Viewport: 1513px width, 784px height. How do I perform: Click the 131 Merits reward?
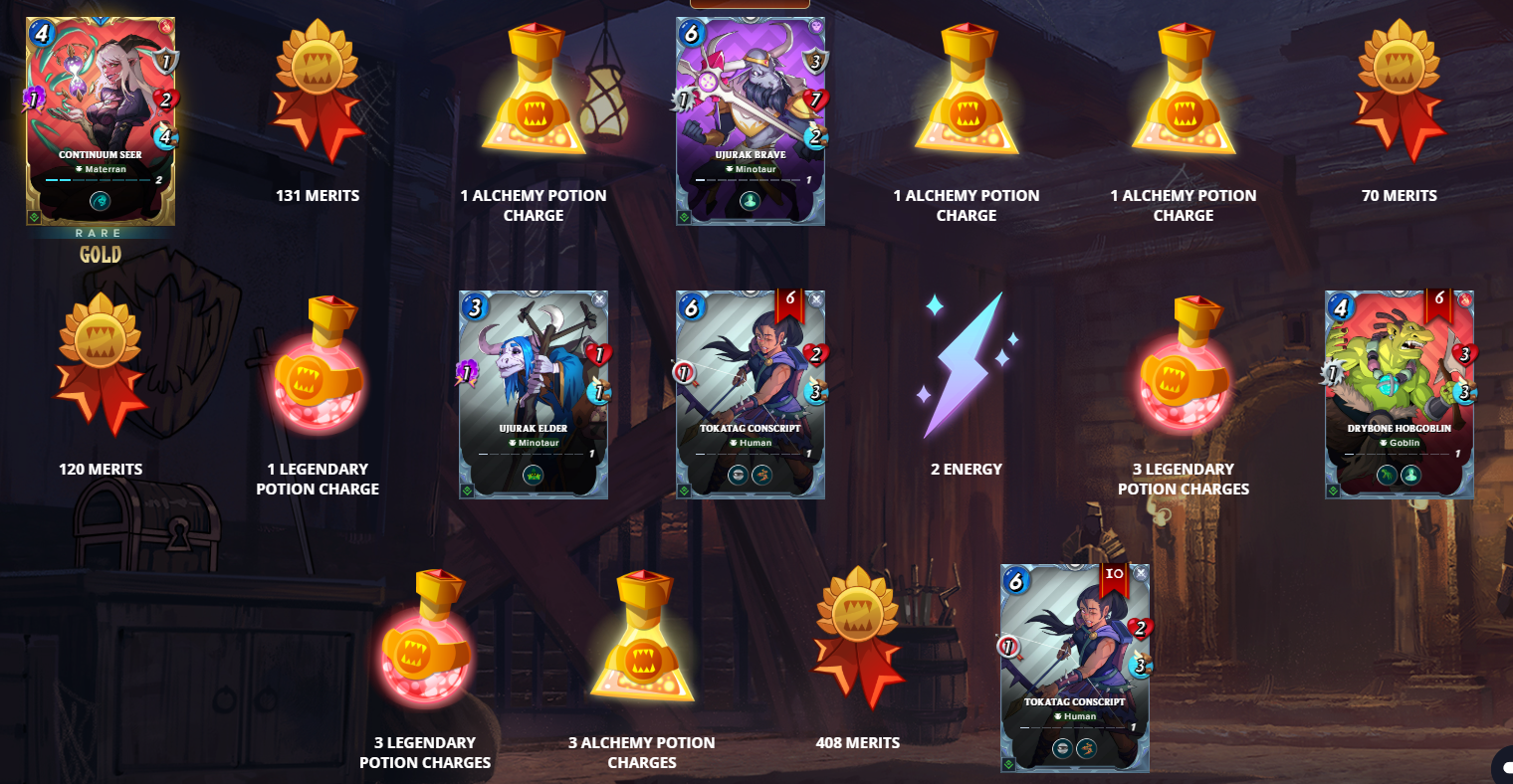(x=318, y=92)
